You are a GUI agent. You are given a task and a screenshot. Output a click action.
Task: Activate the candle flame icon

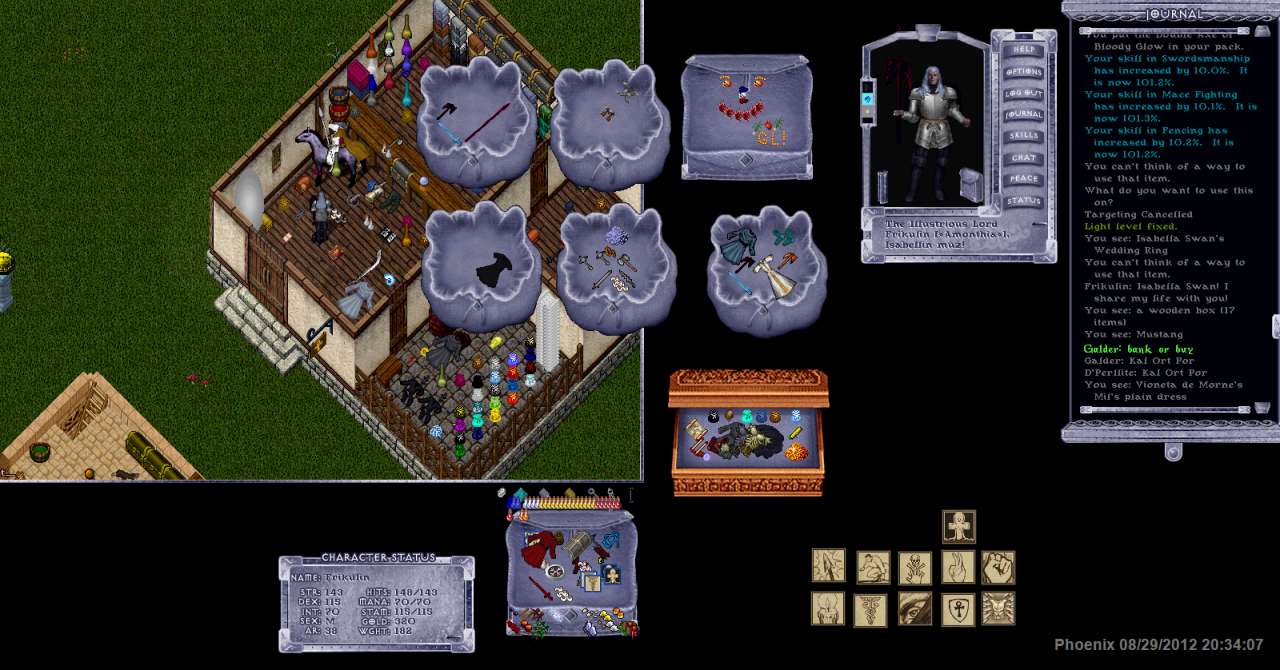[828, 609]
